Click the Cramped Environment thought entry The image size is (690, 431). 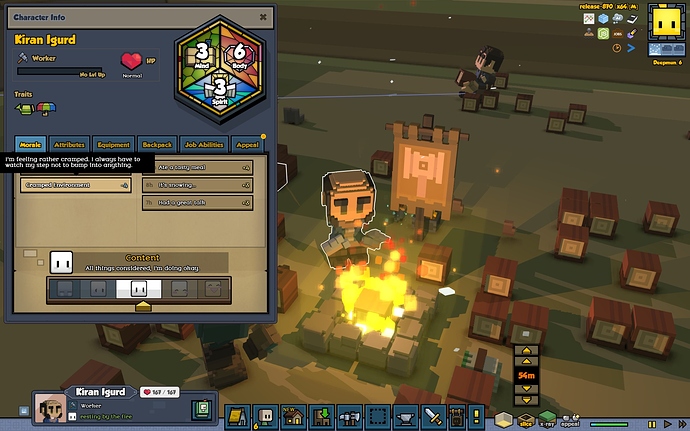[76, 185]
